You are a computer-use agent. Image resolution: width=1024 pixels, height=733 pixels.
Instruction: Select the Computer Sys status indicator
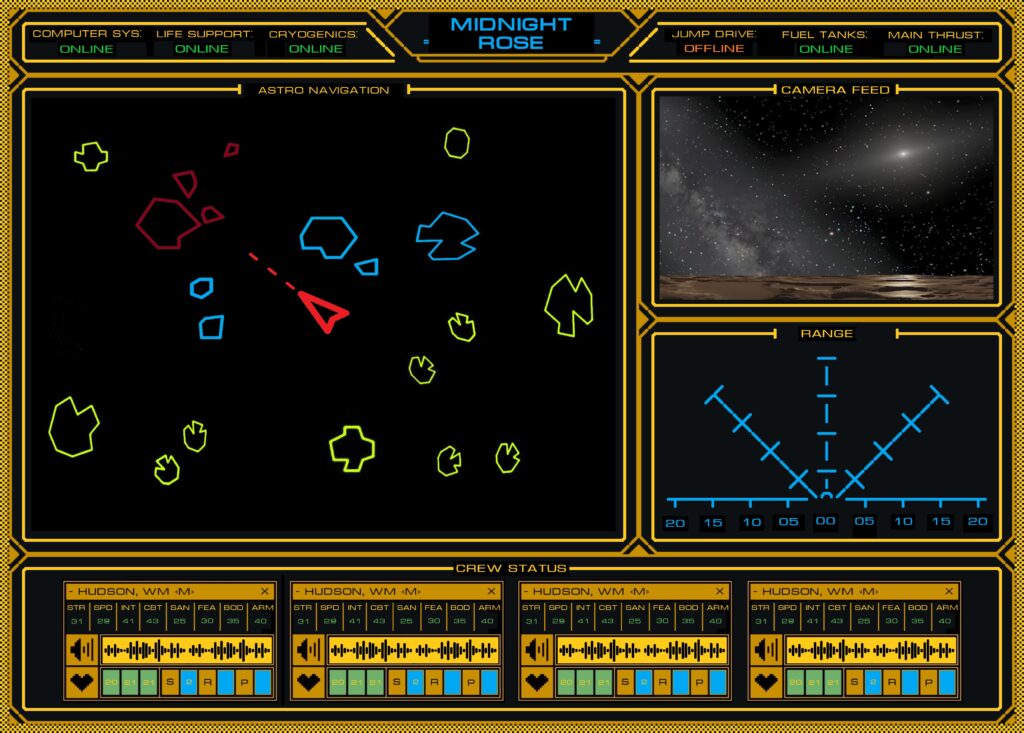pyautogui.click(x=86, y=48)
